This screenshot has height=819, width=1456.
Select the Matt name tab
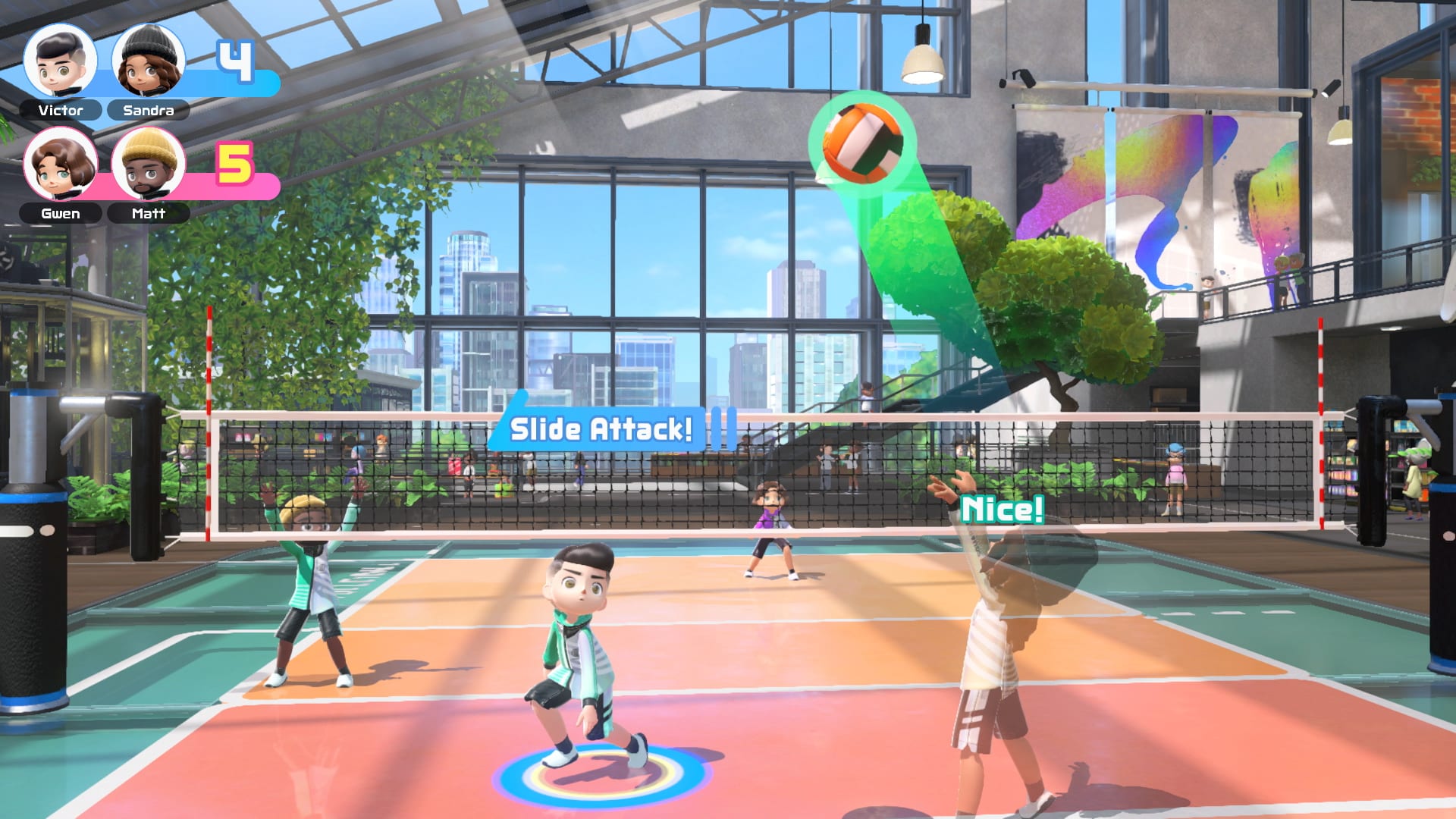148,213
